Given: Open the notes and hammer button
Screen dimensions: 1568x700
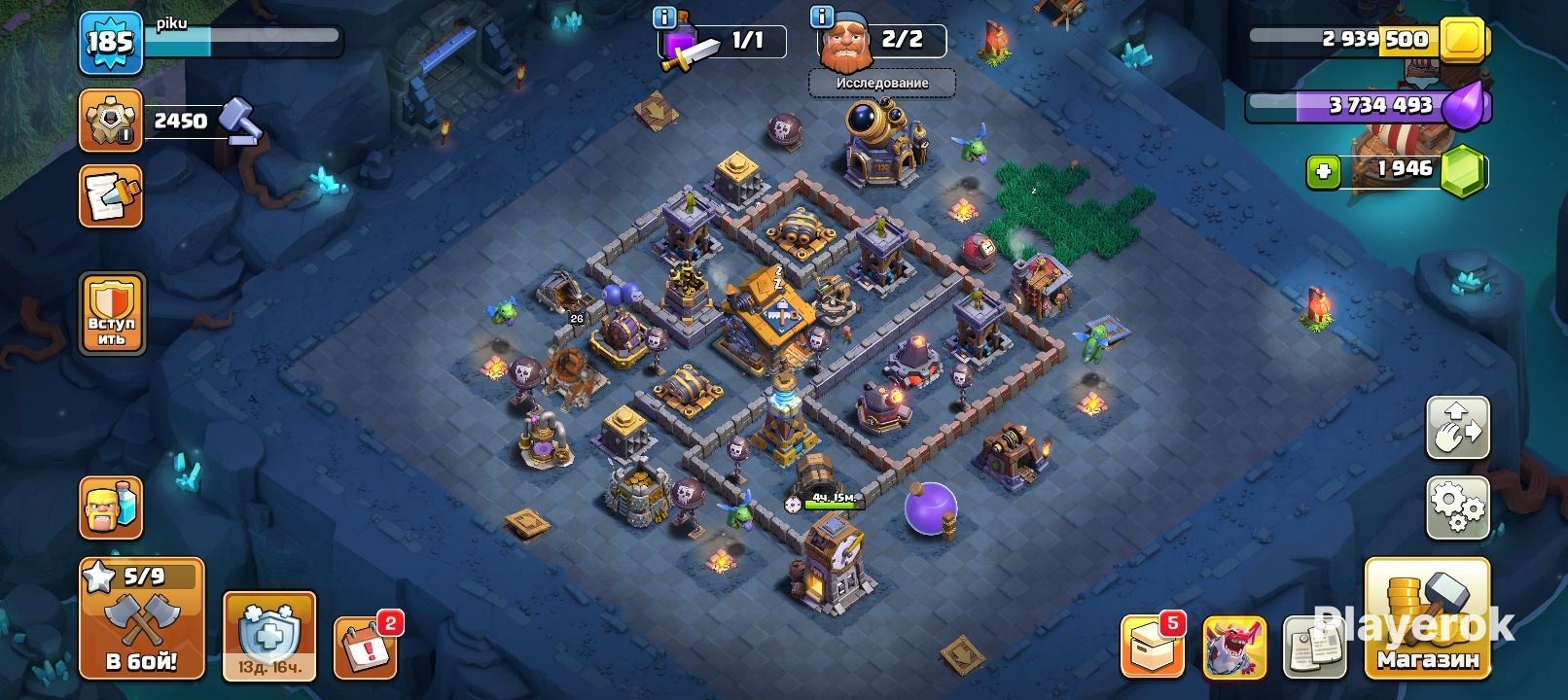Looking at the screenshot, I should click(x=110, y=195).
